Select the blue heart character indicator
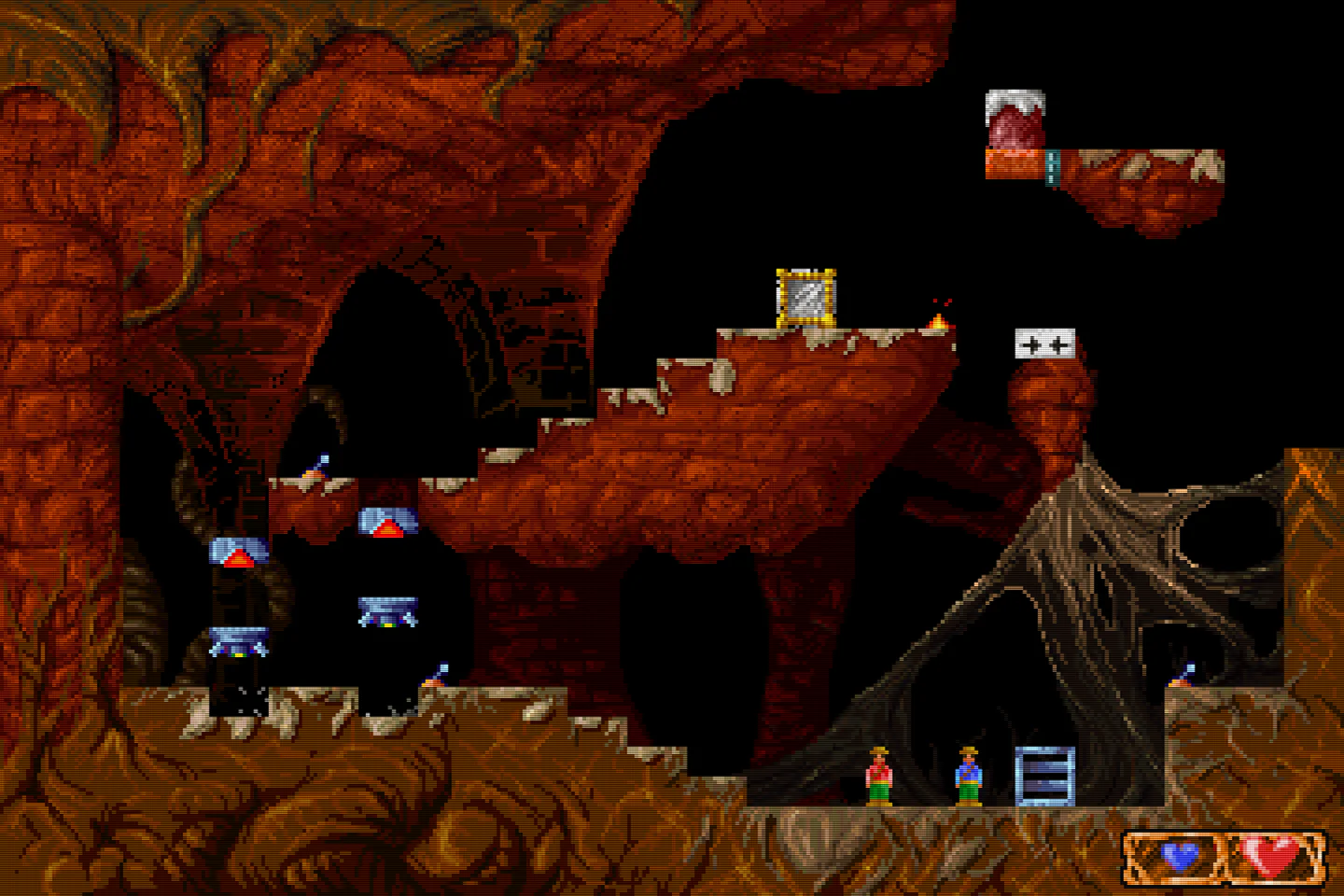The width and height of the screenshot is (1344, 896). pyautogui.click(x=1180, y=855)
